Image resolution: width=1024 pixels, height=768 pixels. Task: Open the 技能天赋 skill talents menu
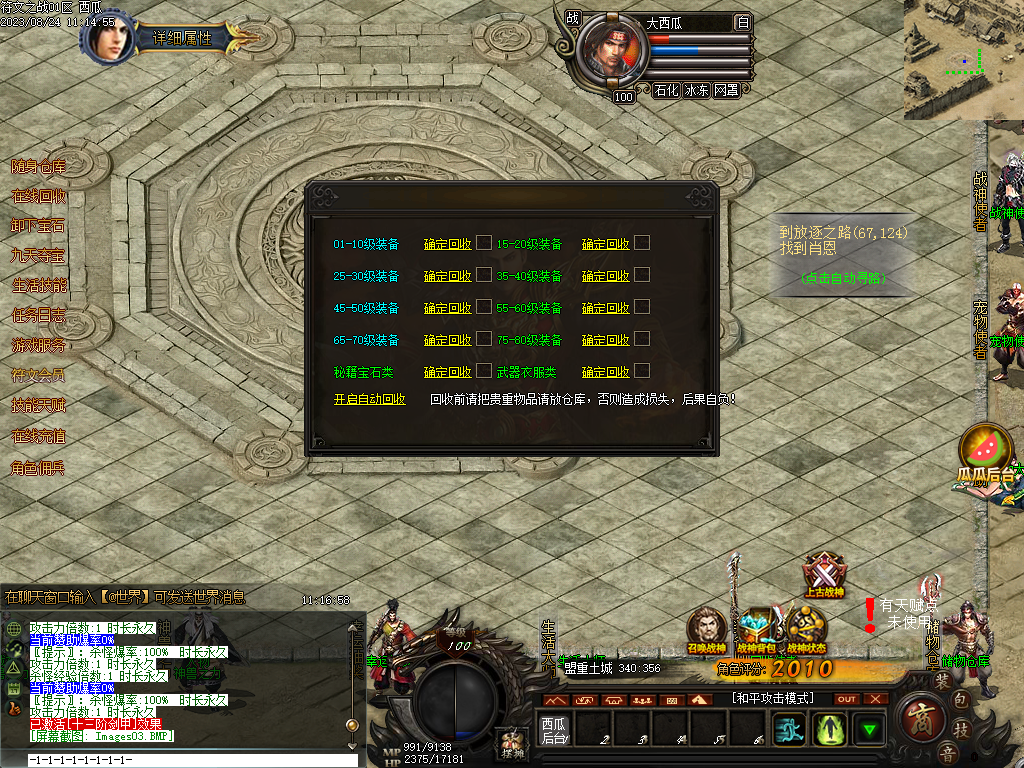point(39,406)
